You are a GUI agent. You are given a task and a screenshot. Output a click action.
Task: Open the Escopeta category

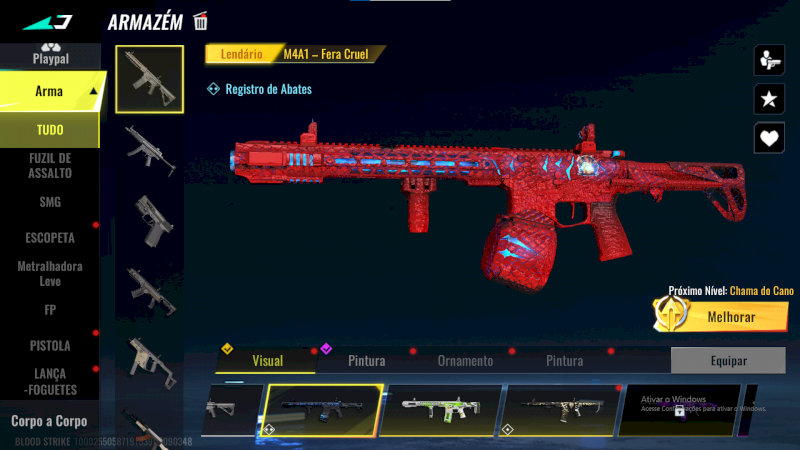[50, 238]
